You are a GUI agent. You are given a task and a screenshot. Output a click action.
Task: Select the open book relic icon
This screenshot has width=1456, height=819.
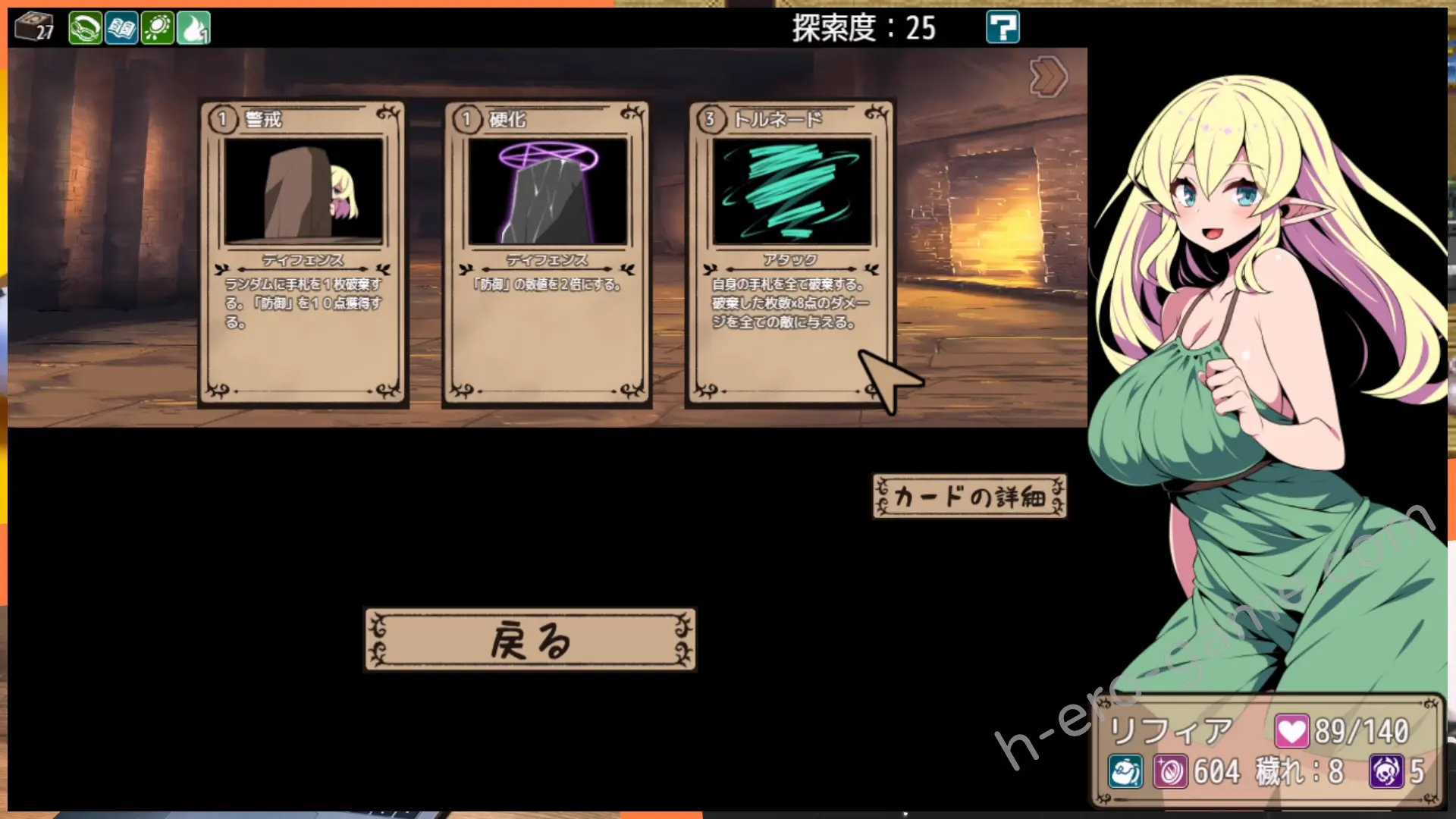click(121, 29)
